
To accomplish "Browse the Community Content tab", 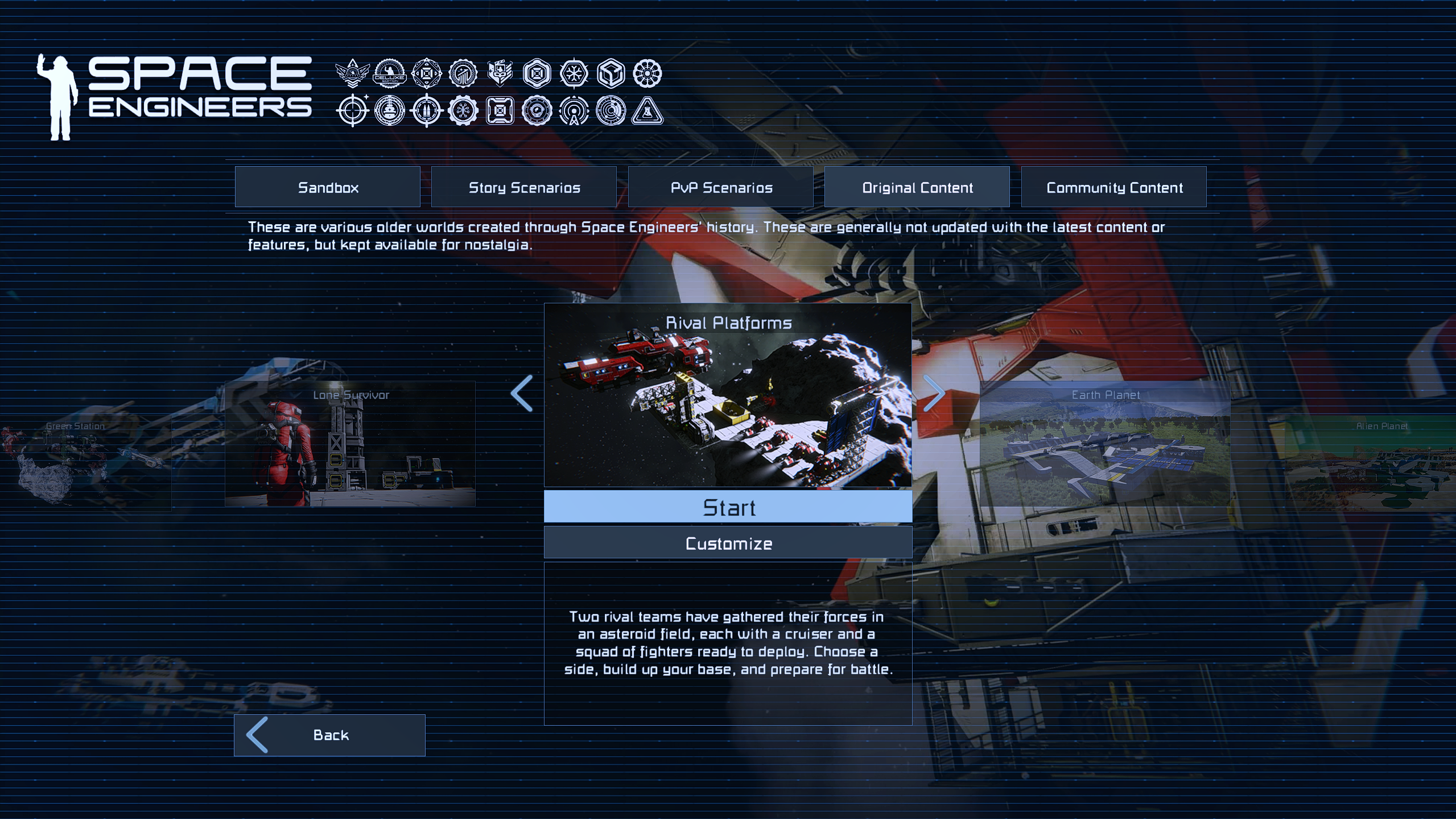I will [1113, 187].
